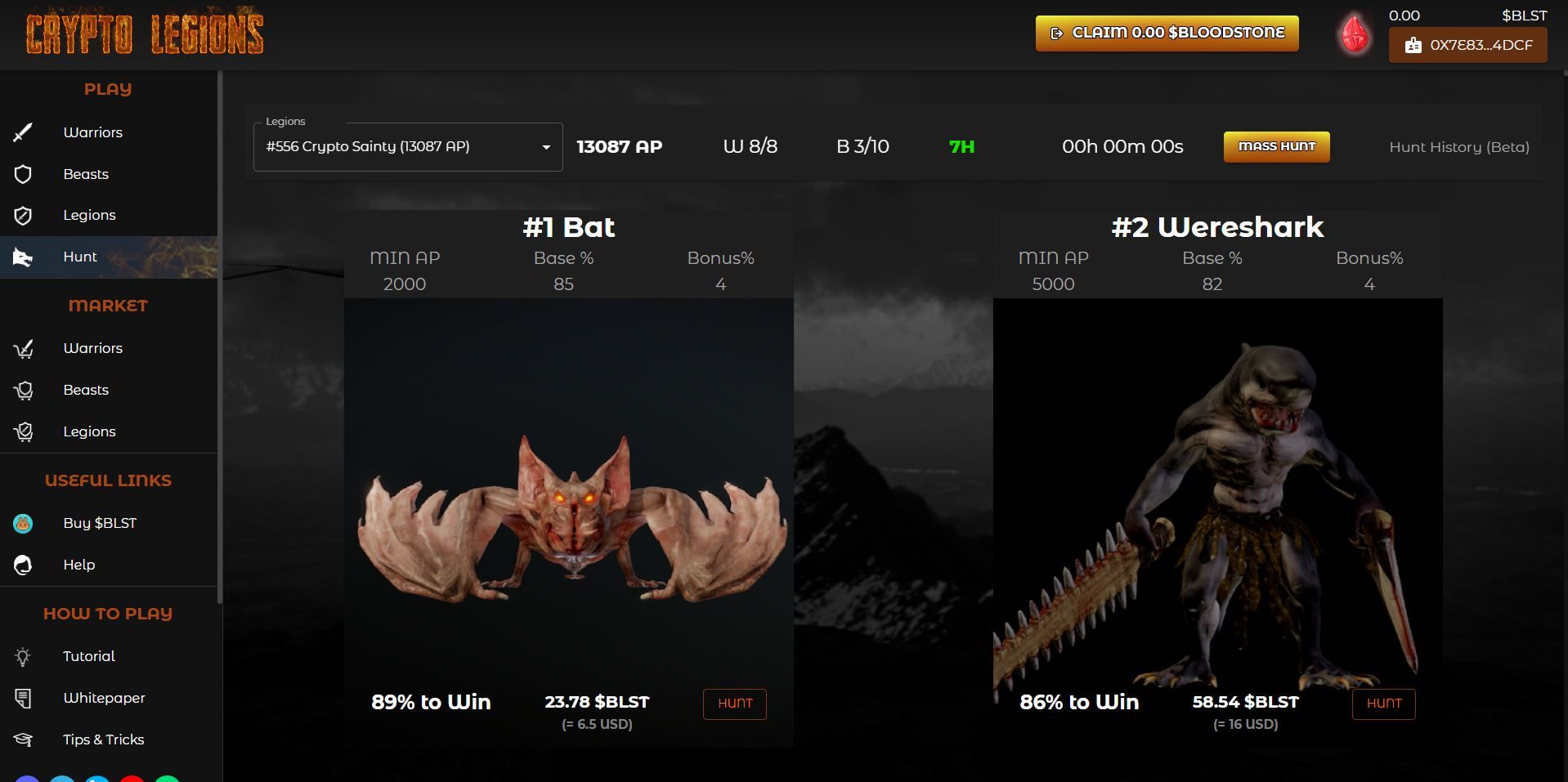
Task: Browse Legions in the Market section
Action: point(89,431)
